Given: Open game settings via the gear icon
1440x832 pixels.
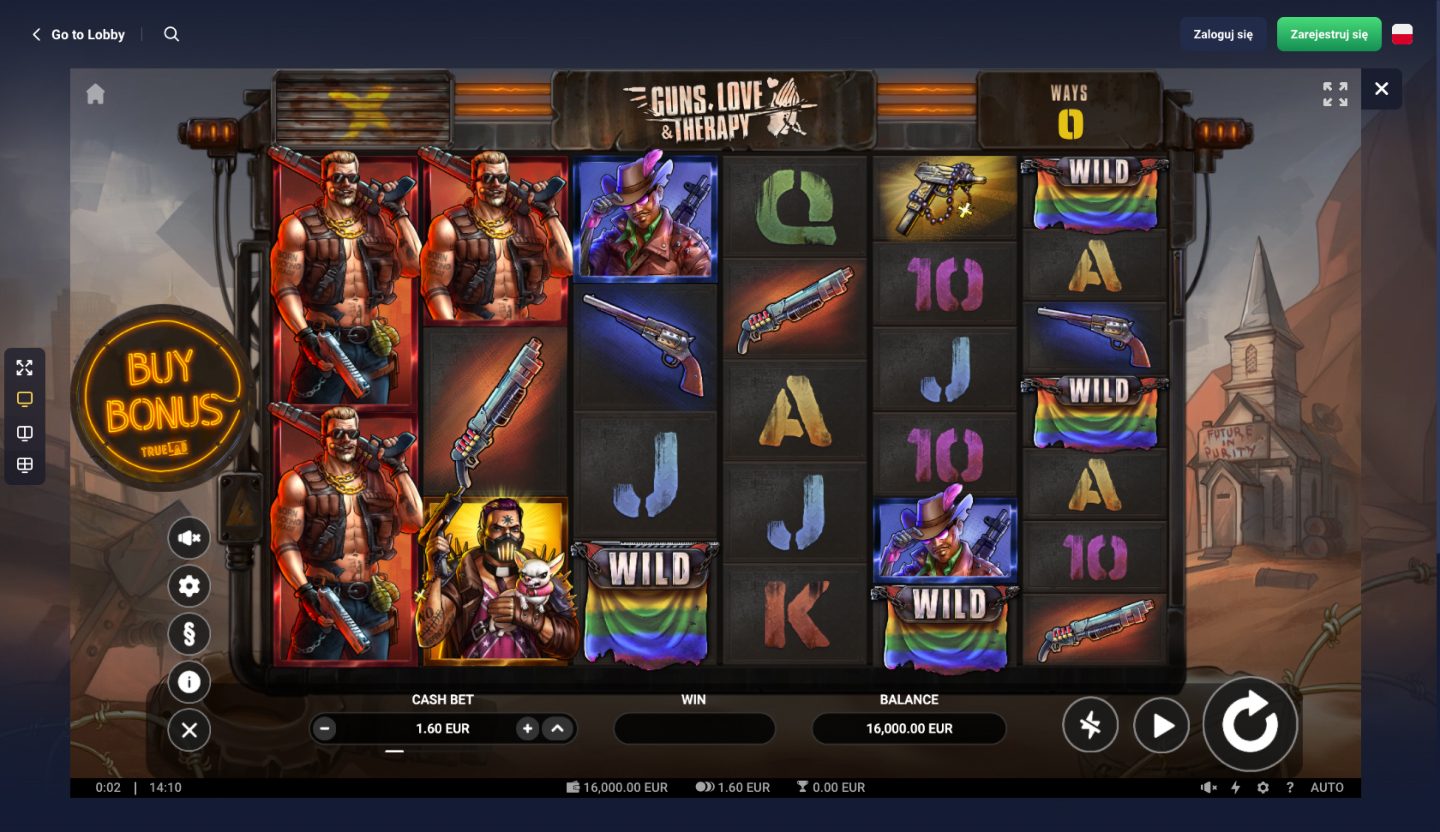Looking at the screenshot, I should (189, 586).
